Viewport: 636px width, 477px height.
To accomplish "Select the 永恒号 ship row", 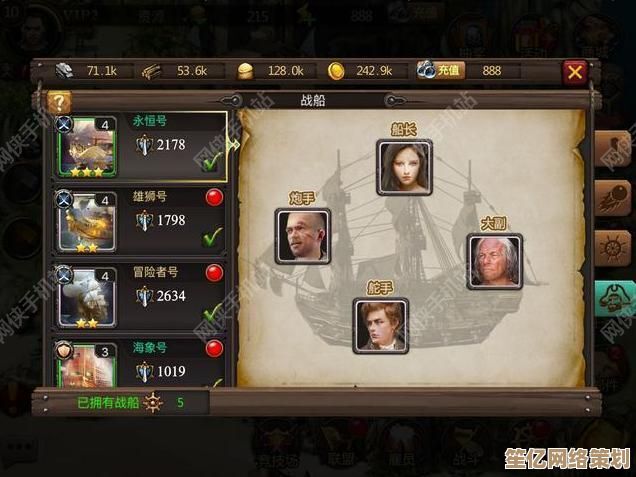I will pyautogui.click(x=140, y=146).
